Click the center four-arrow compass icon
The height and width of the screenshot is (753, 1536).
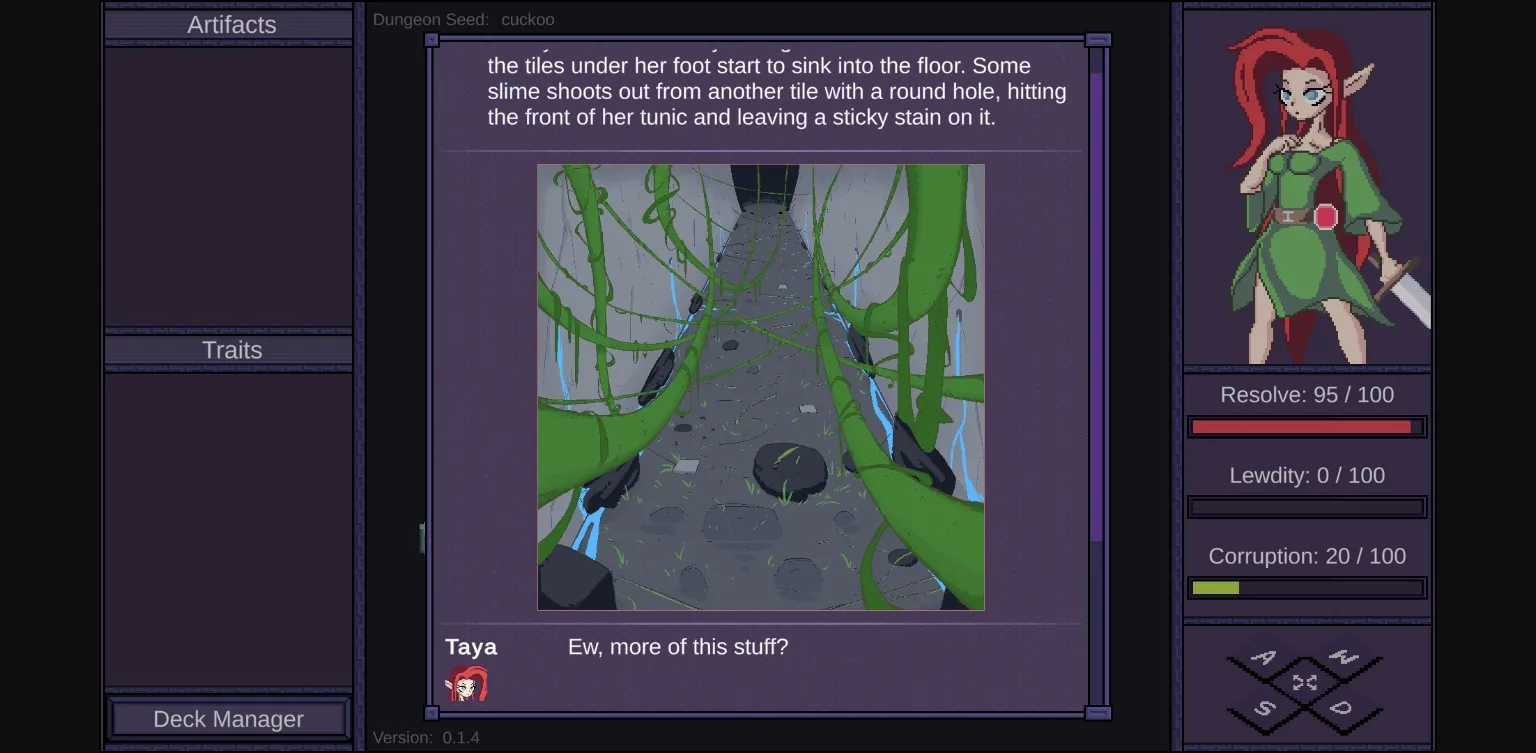(x=1304, y=683)
